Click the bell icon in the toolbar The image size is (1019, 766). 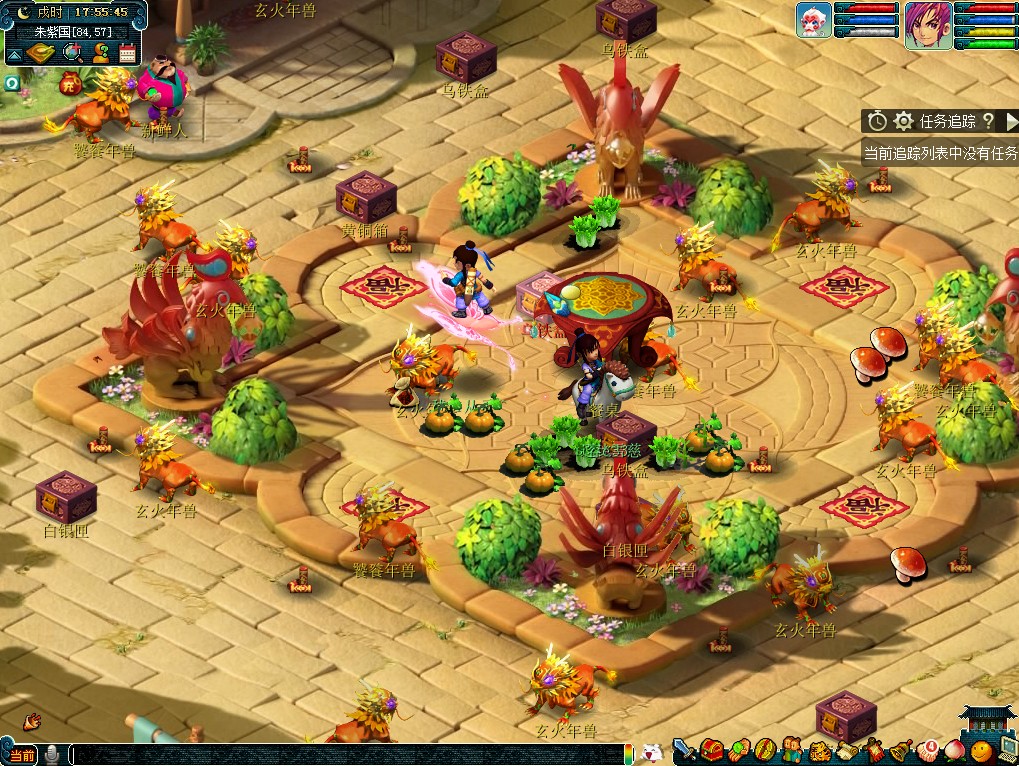pos(900,749)
